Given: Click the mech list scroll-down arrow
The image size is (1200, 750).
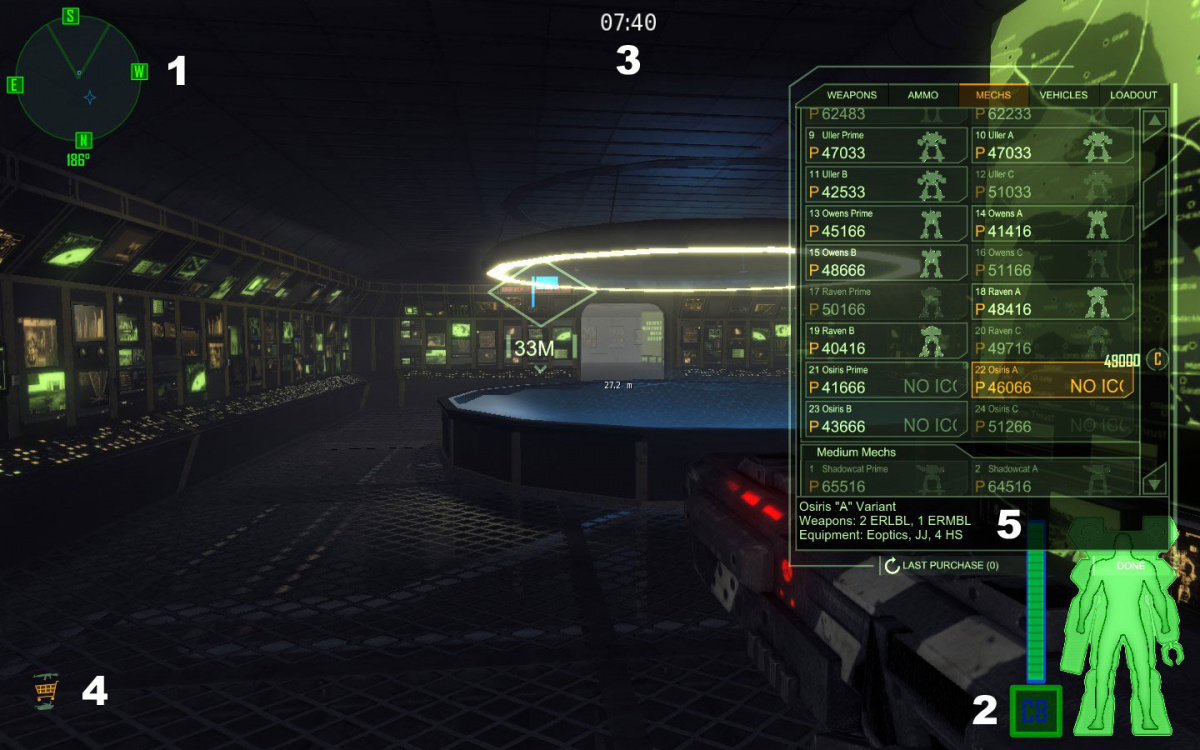Looking at the screenshot, I should point(1154,481).
